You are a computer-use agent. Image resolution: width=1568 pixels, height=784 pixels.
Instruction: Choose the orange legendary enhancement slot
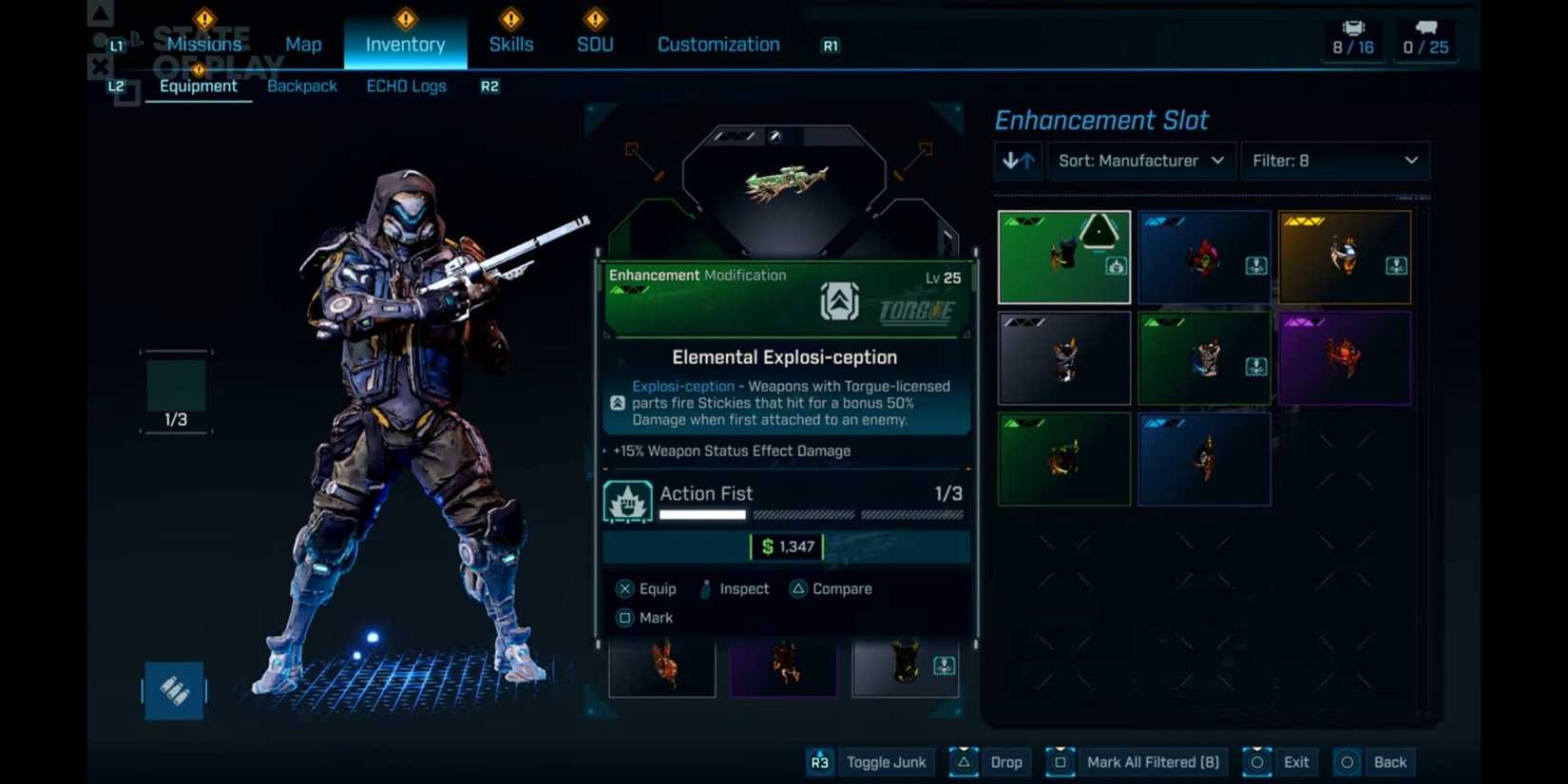1344,257
